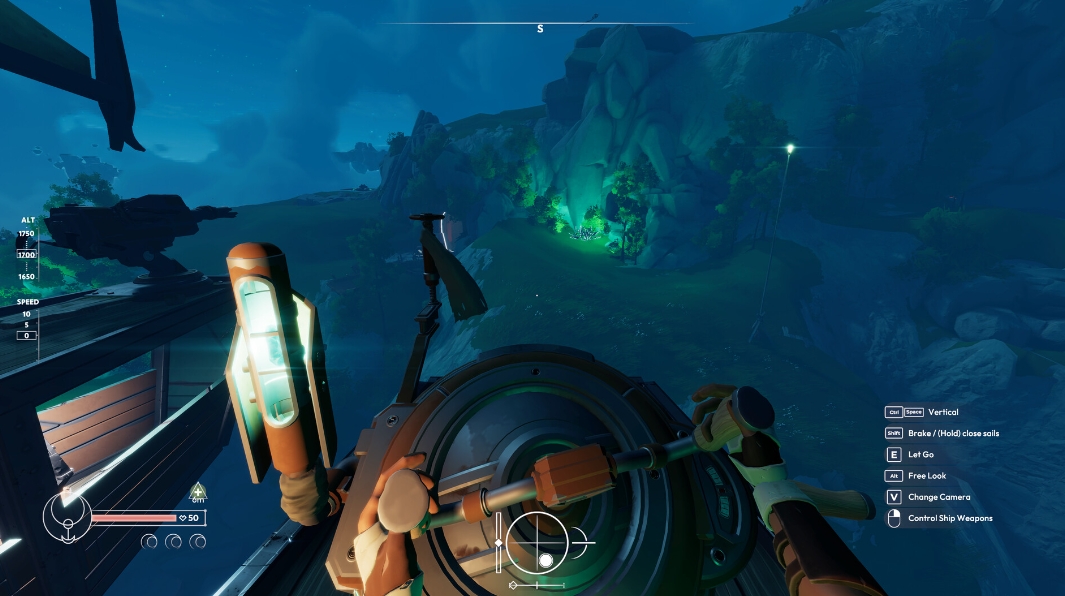Click the compass heading bar showing S

point(539,25)
